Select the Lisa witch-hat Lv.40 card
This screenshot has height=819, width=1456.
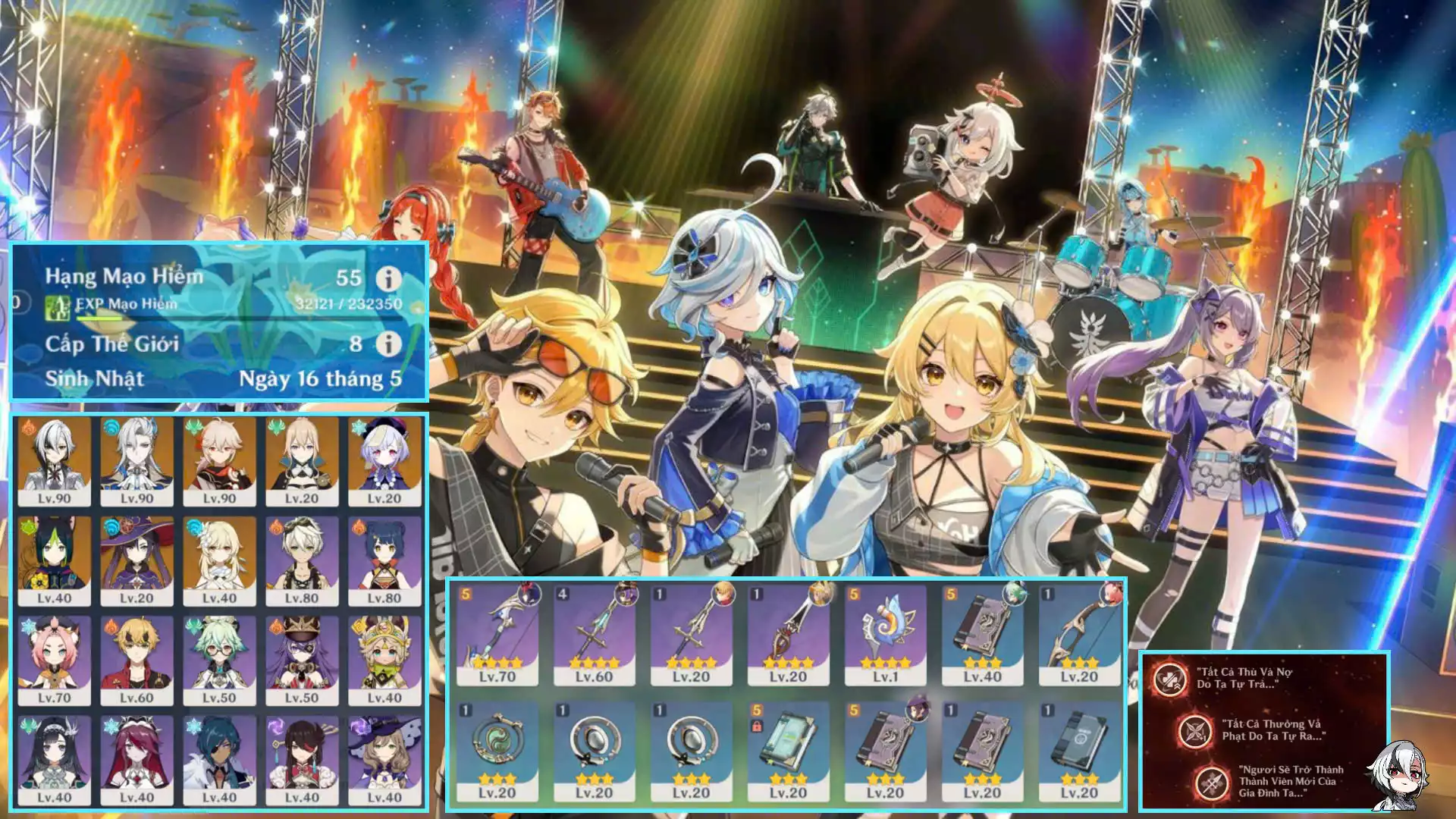(384, 760)
